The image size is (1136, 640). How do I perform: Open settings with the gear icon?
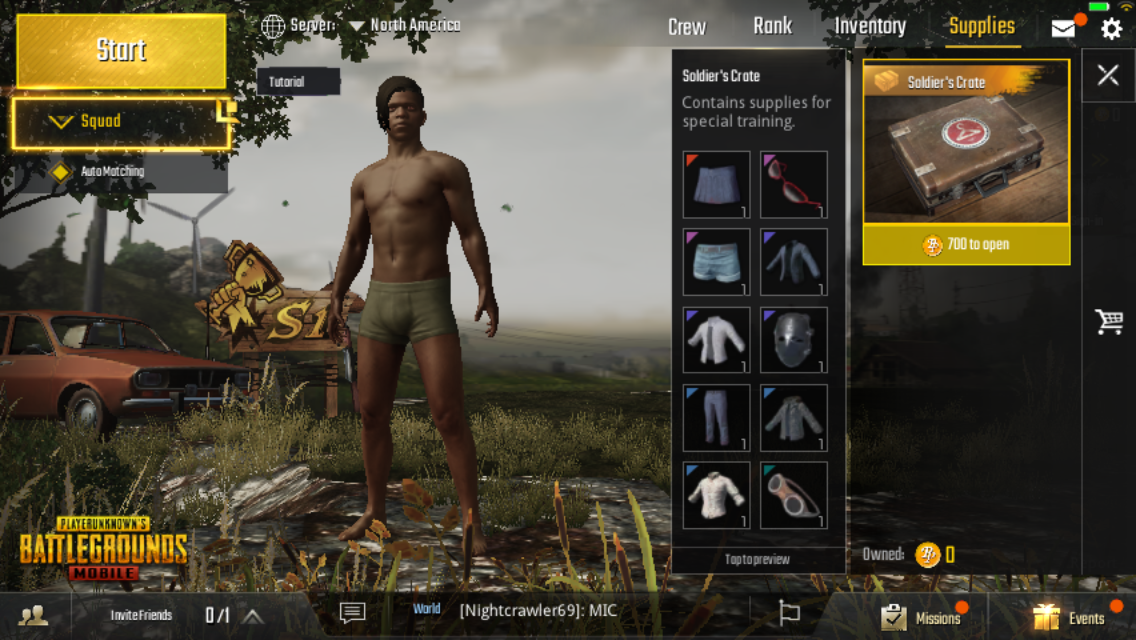click(1111, 28)
